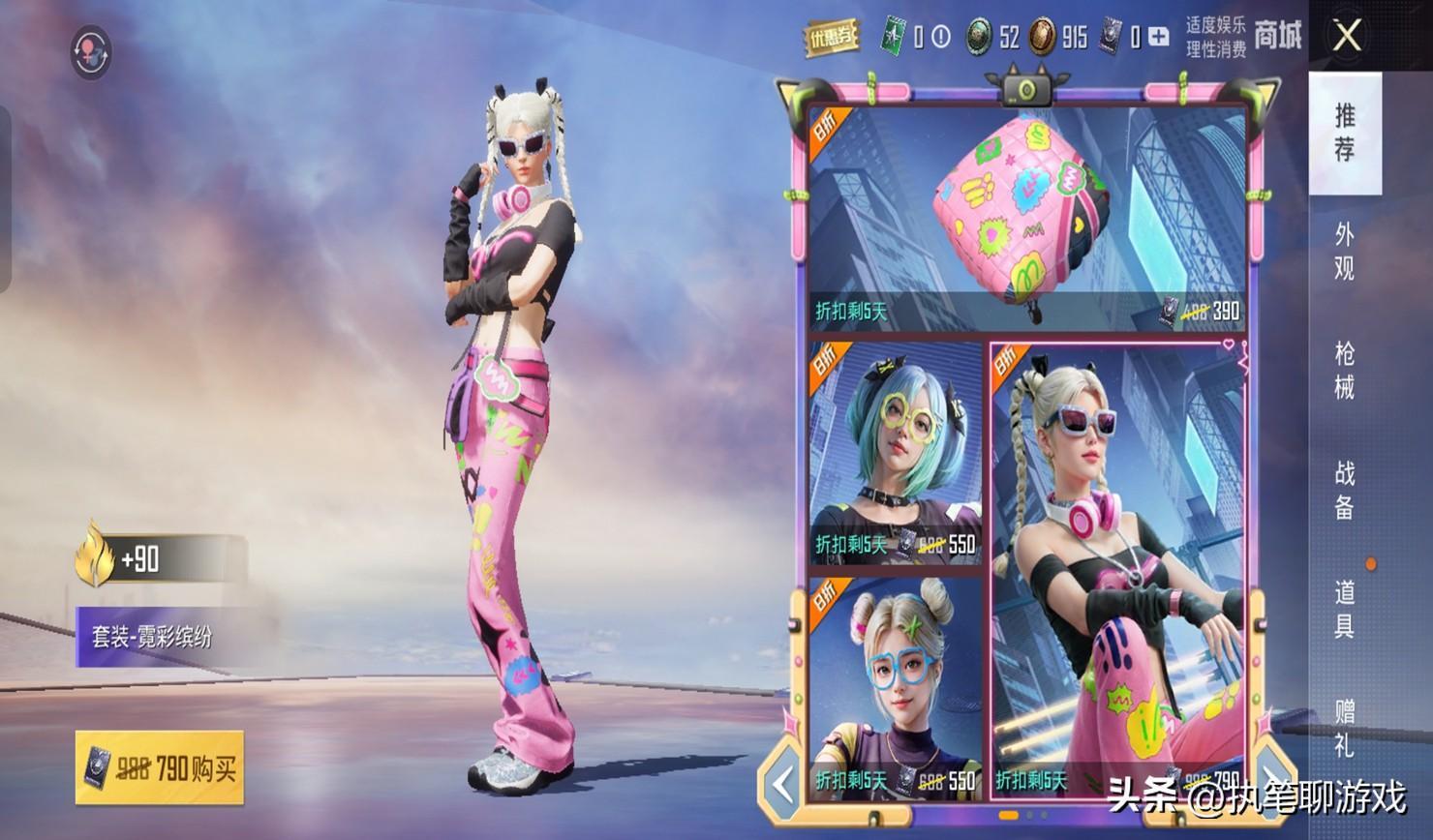Close the shop with the X button
Image resolution: width=1433 pixels, height=840 pixels.
(1347, 37)
